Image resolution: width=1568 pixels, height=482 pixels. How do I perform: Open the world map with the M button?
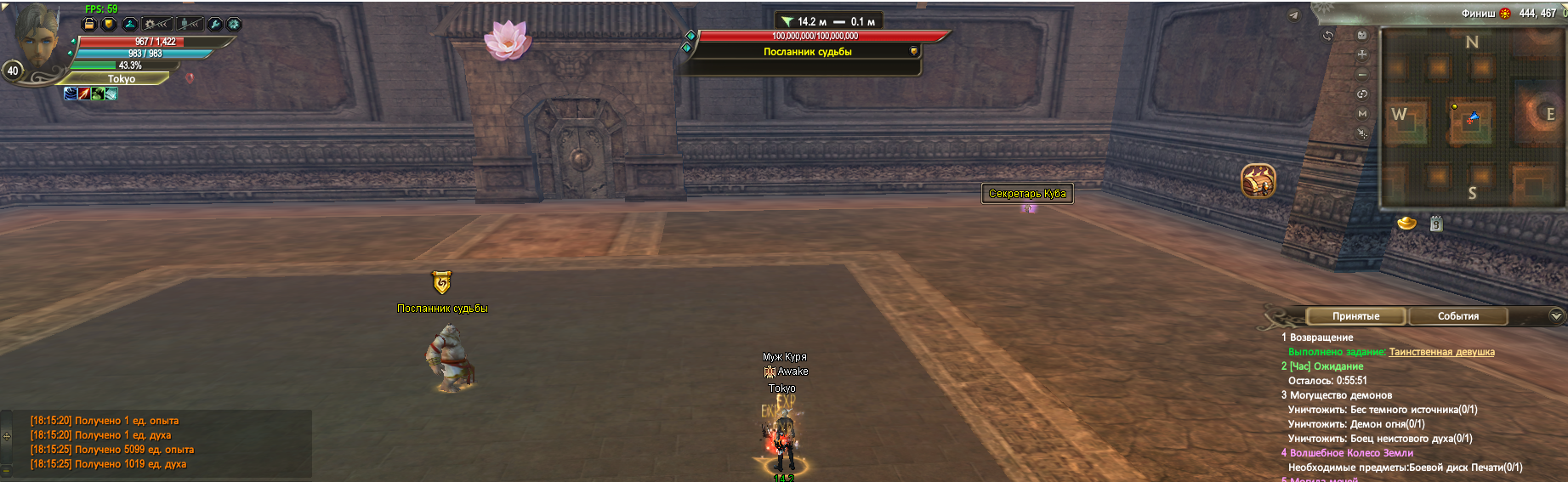(x=1362, y=113)
